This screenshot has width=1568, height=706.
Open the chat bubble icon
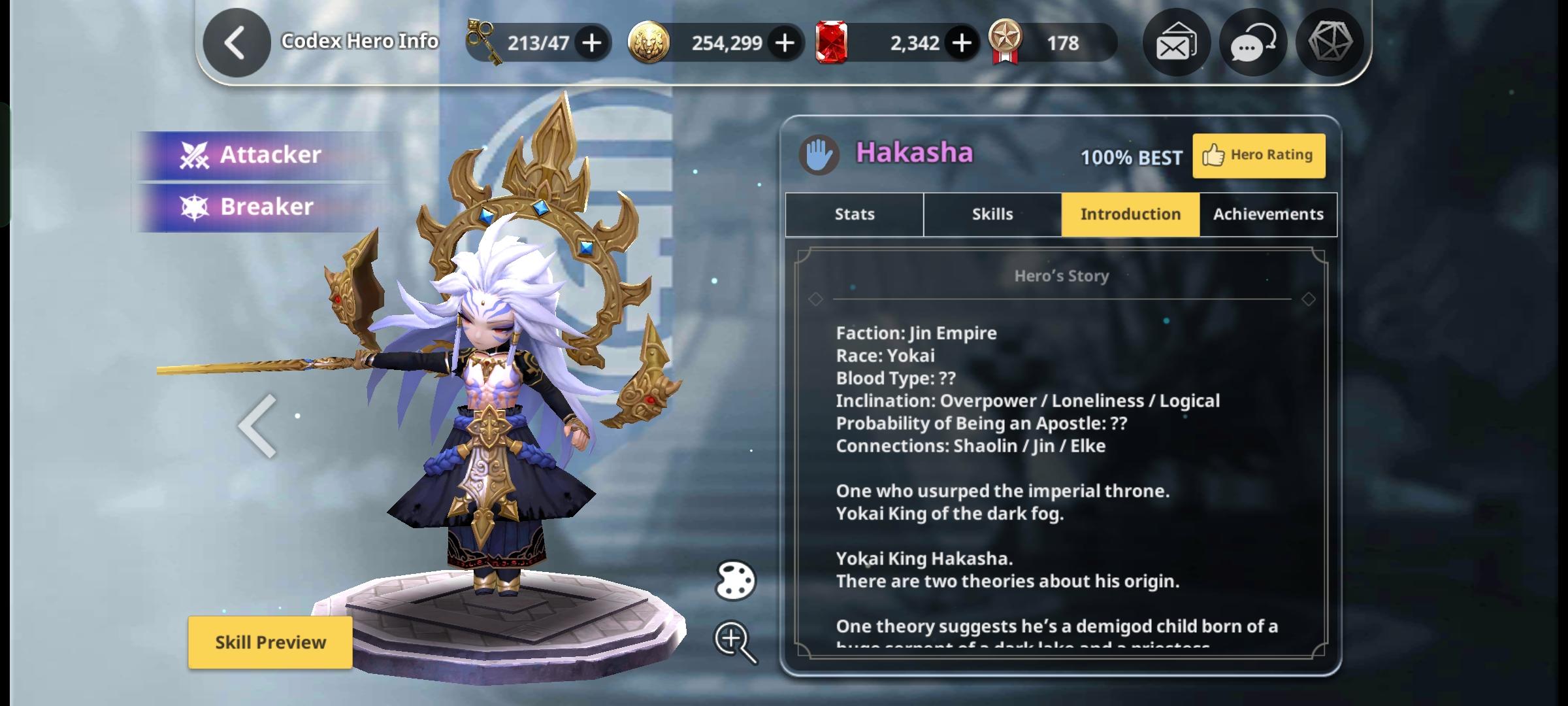point(1252,43)
